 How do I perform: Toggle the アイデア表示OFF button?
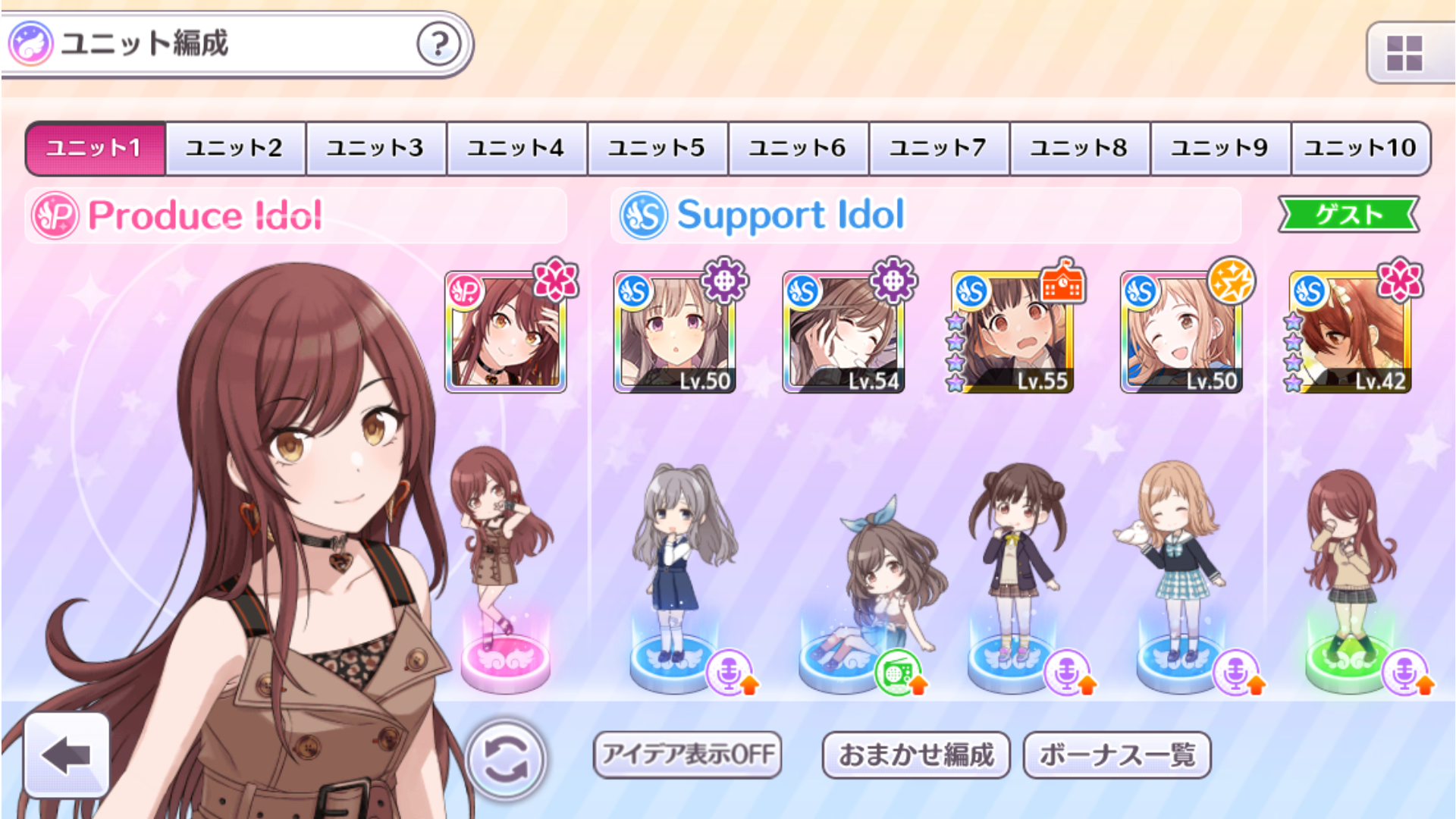[x=688, y=755]
